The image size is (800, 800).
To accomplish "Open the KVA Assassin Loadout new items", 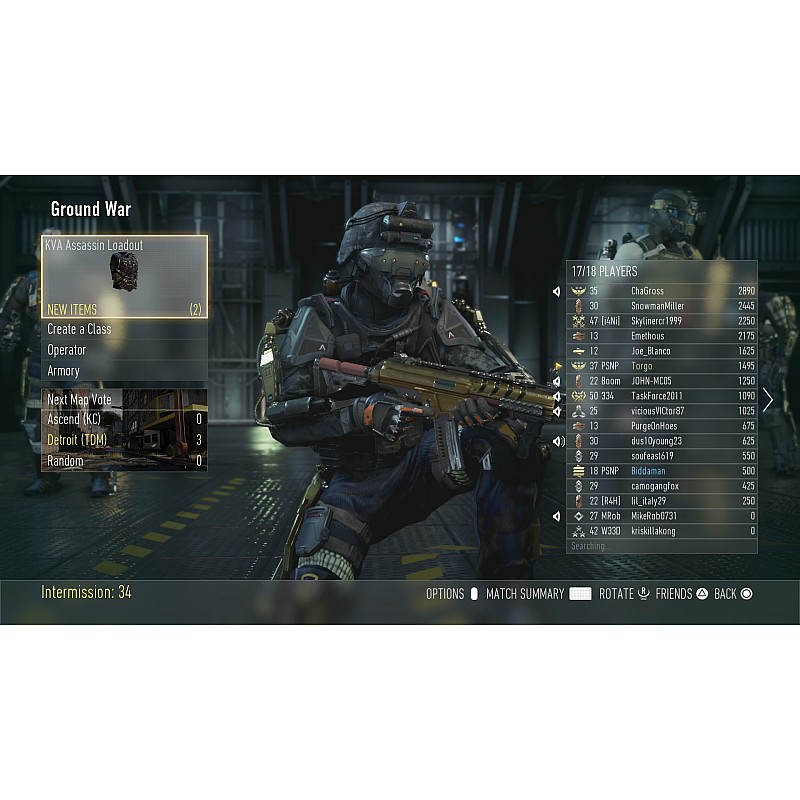I will tap(124, 276).
